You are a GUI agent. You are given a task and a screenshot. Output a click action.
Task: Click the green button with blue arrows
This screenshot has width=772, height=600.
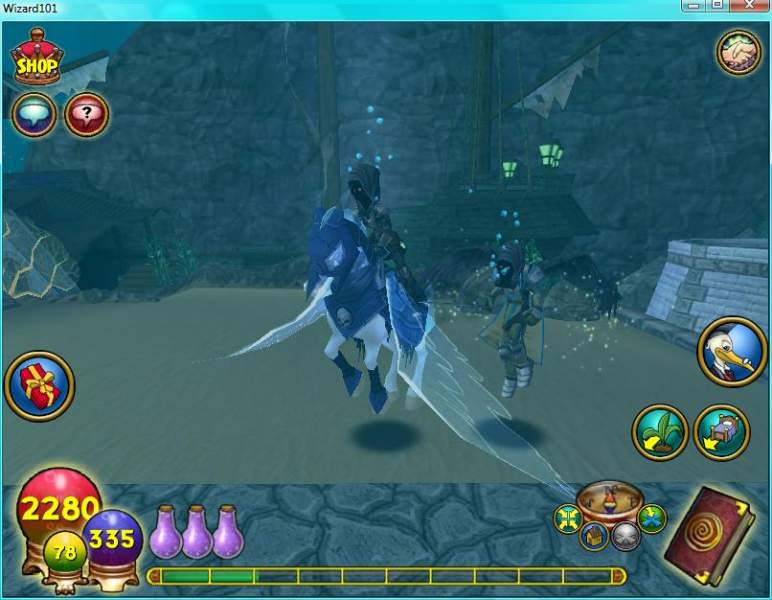tap(651, 518)
